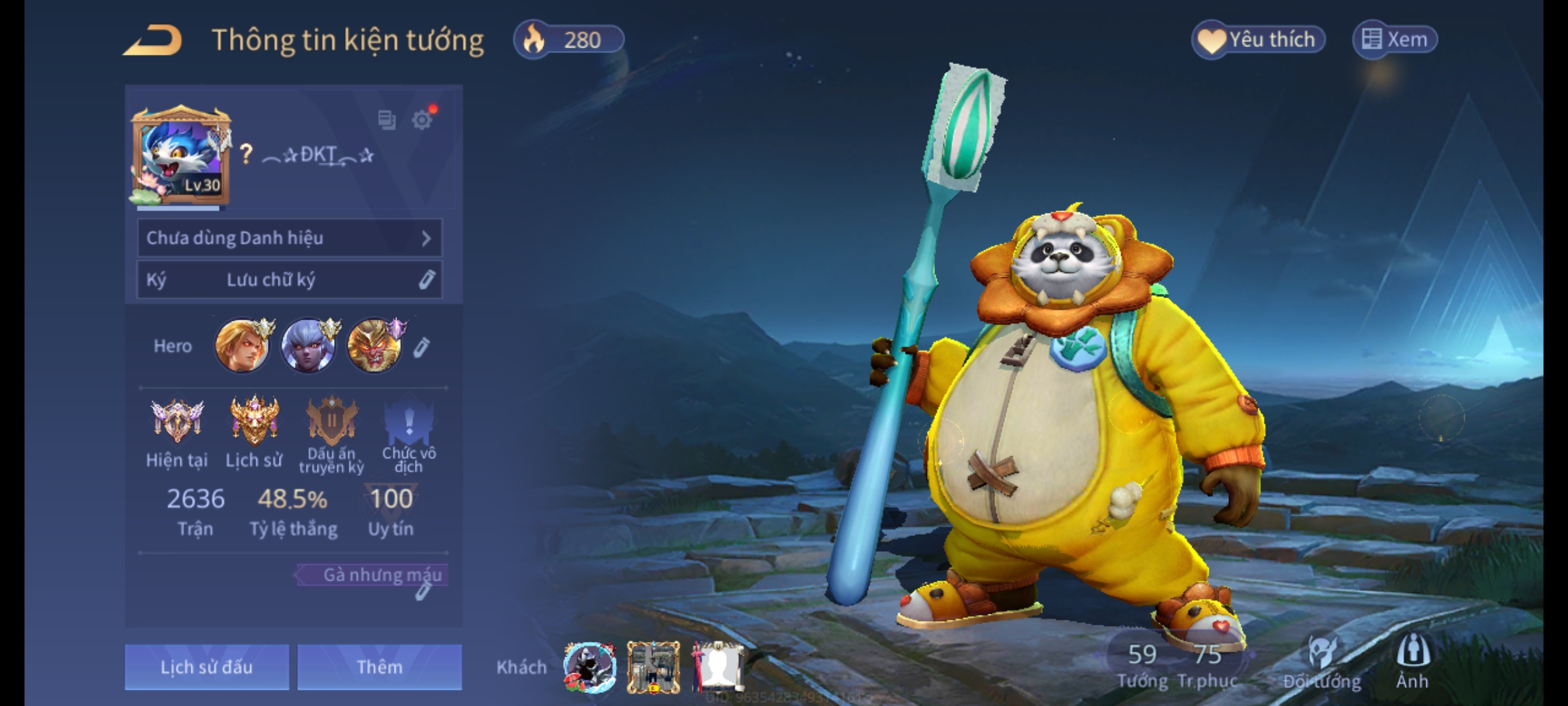Open the Chưa dùng Danh hiệu title row
The width and height of the screenshot is (1568, 706).
pos(289,238)
